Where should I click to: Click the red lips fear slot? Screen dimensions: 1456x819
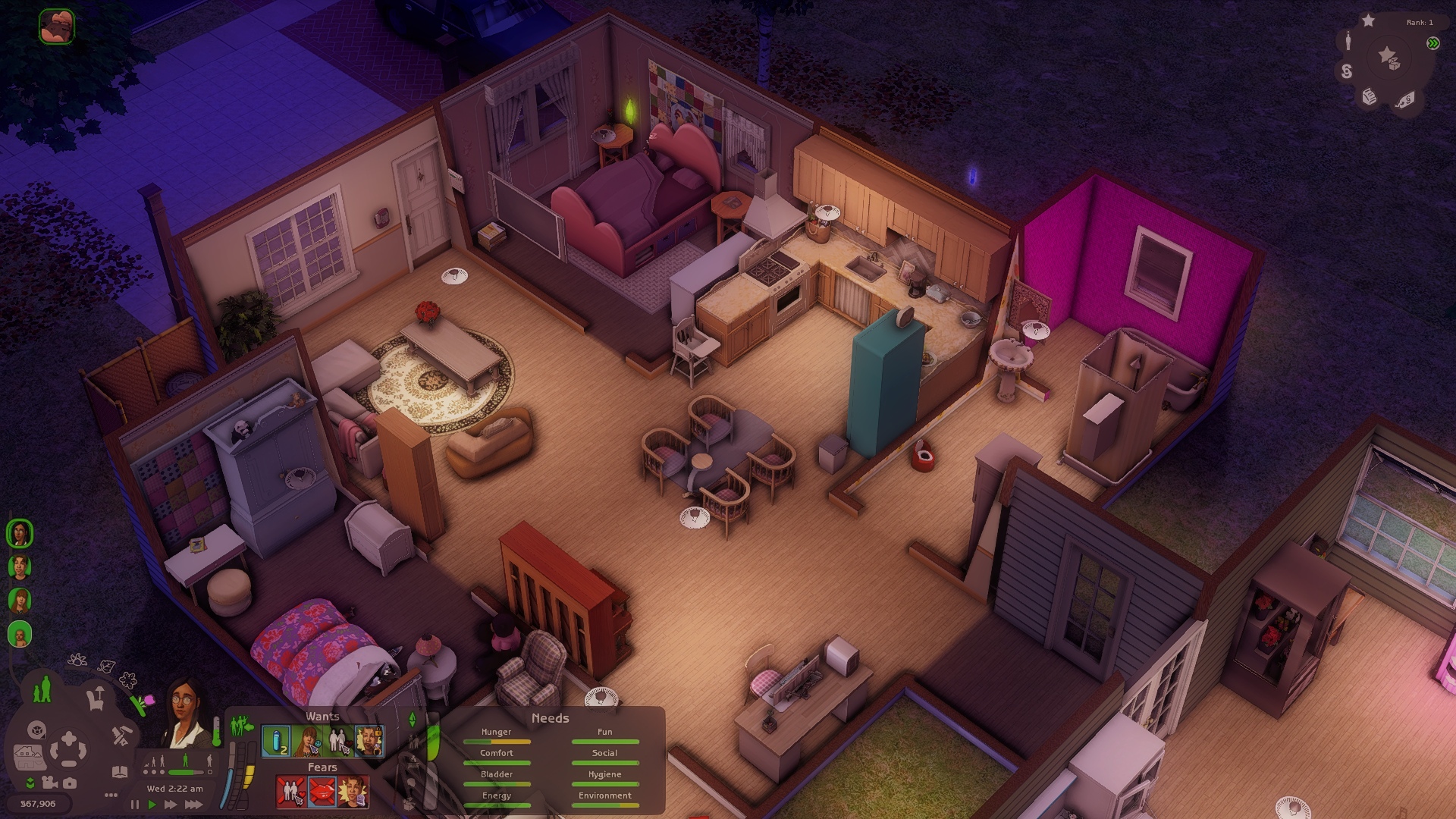[x=322, y=792]
